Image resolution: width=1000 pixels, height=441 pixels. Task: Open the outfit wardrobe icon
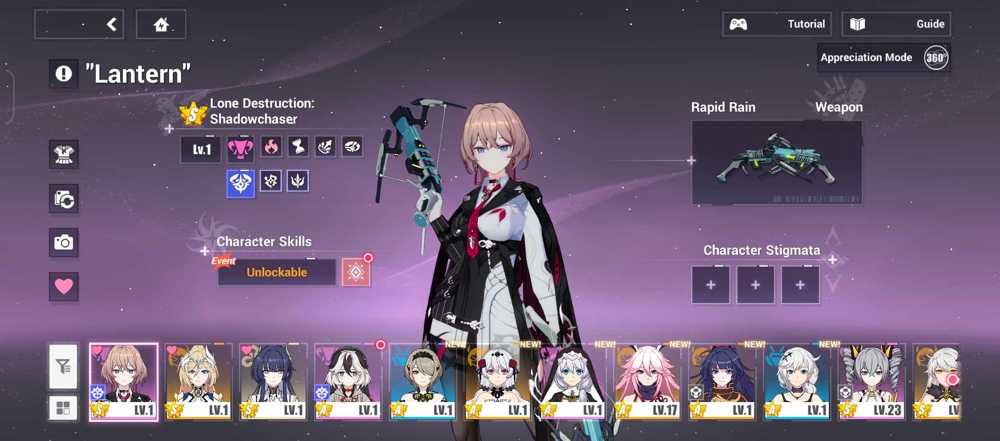point(64,154)
